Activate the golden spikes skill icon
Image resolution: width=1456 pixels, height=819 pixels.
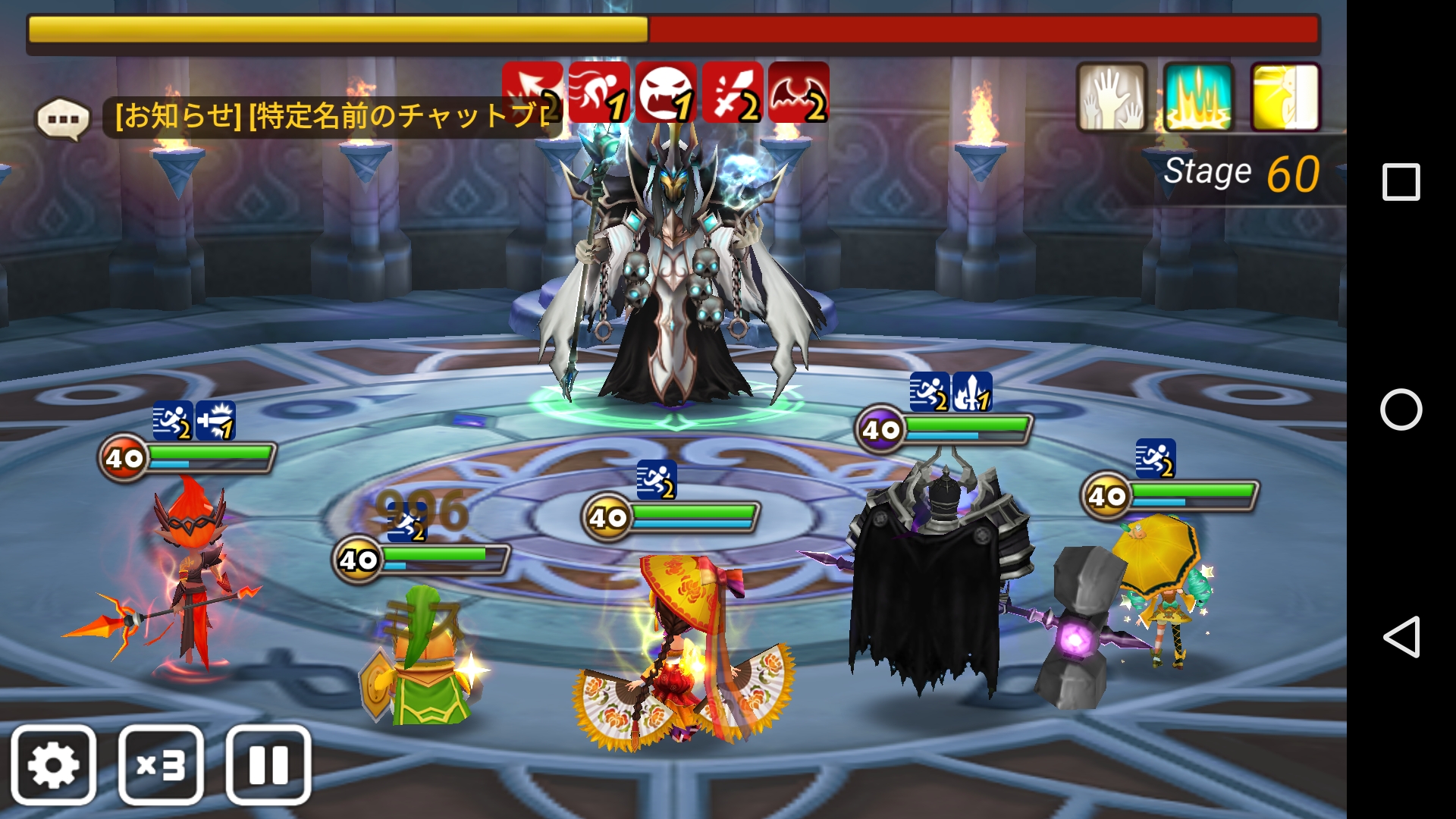pos(1198,97)
